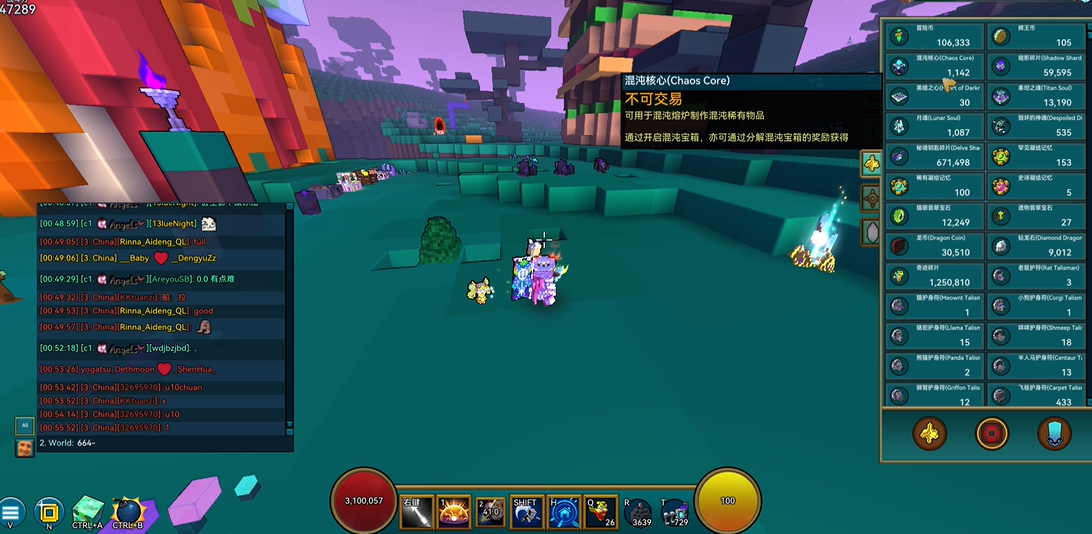Select the Lunar Soul currency entry

coord(934,126)
